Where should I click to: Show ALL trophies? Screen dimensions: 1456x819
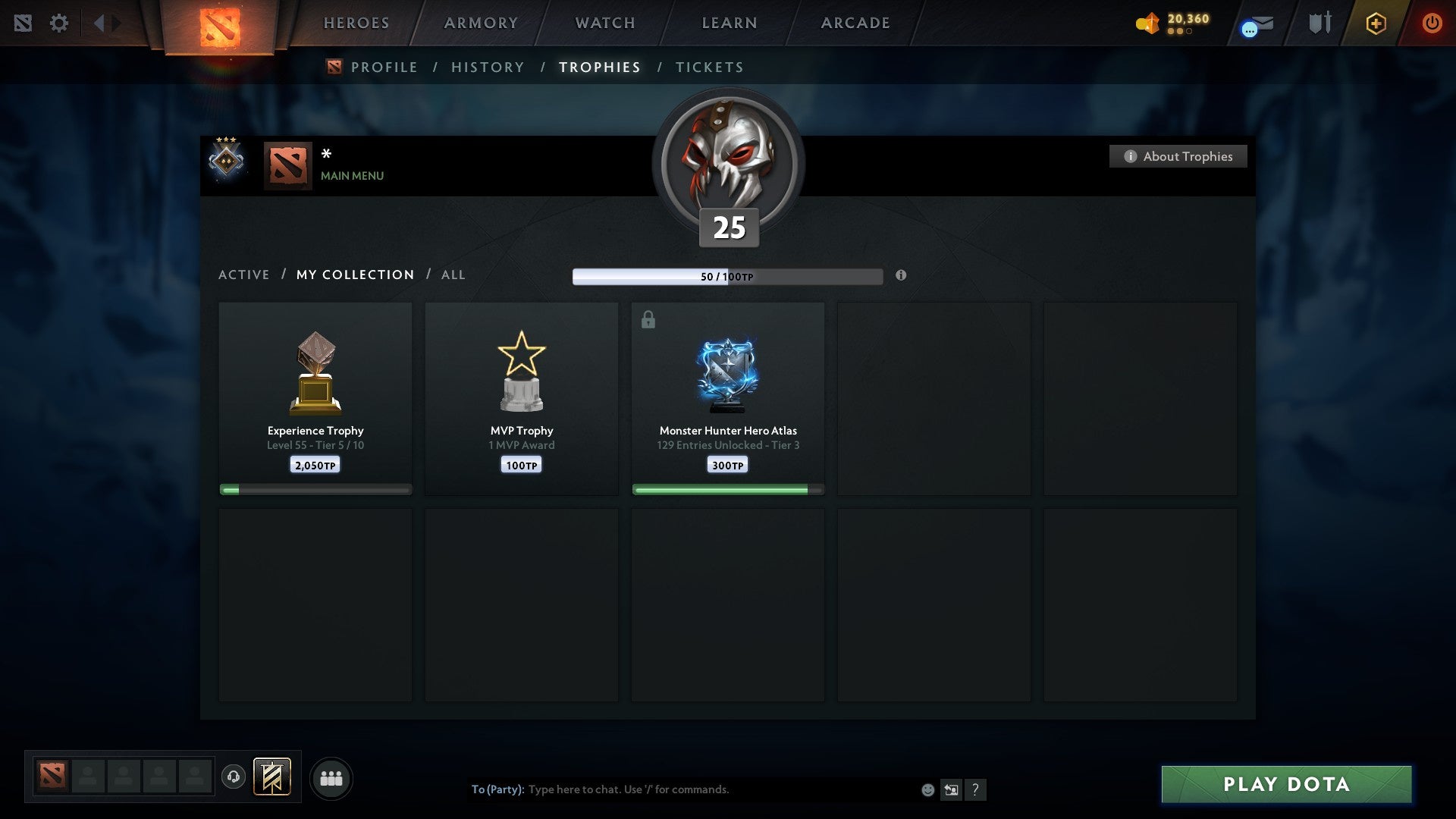[453, 275]
